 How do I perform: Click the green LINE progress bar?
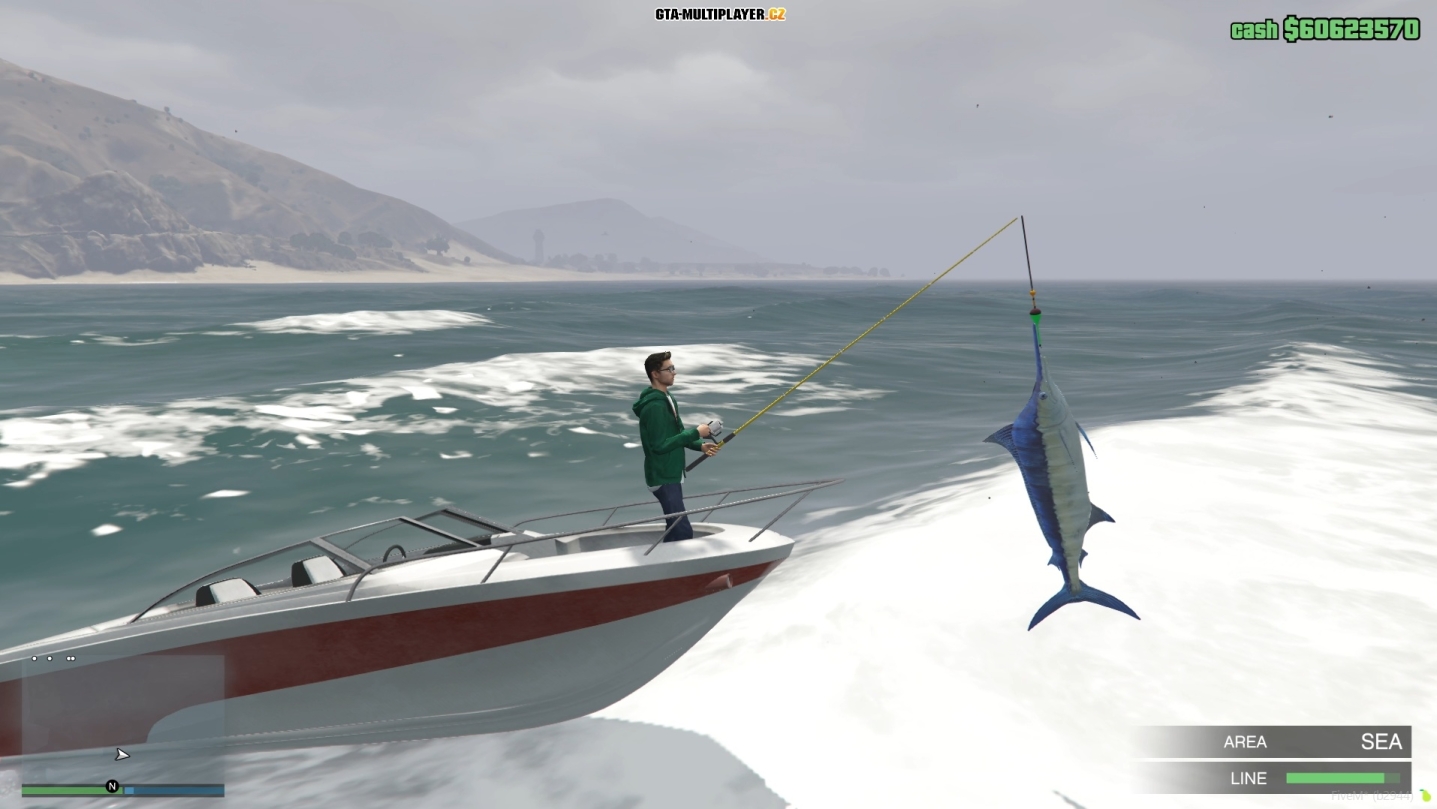1335,778
